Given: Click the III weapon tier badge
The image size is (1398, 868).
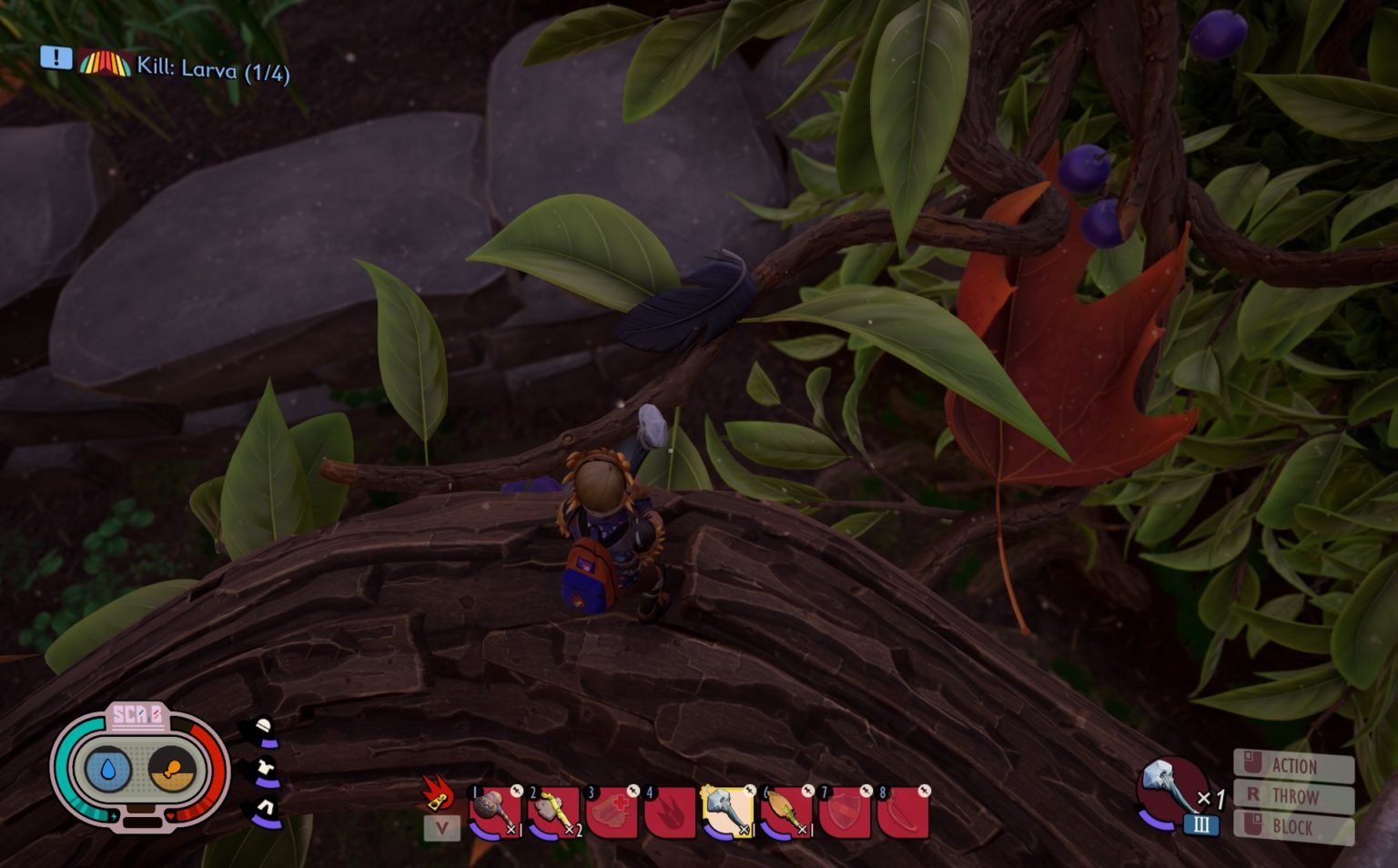Looking at the screenshot, I should point(1202,826).
